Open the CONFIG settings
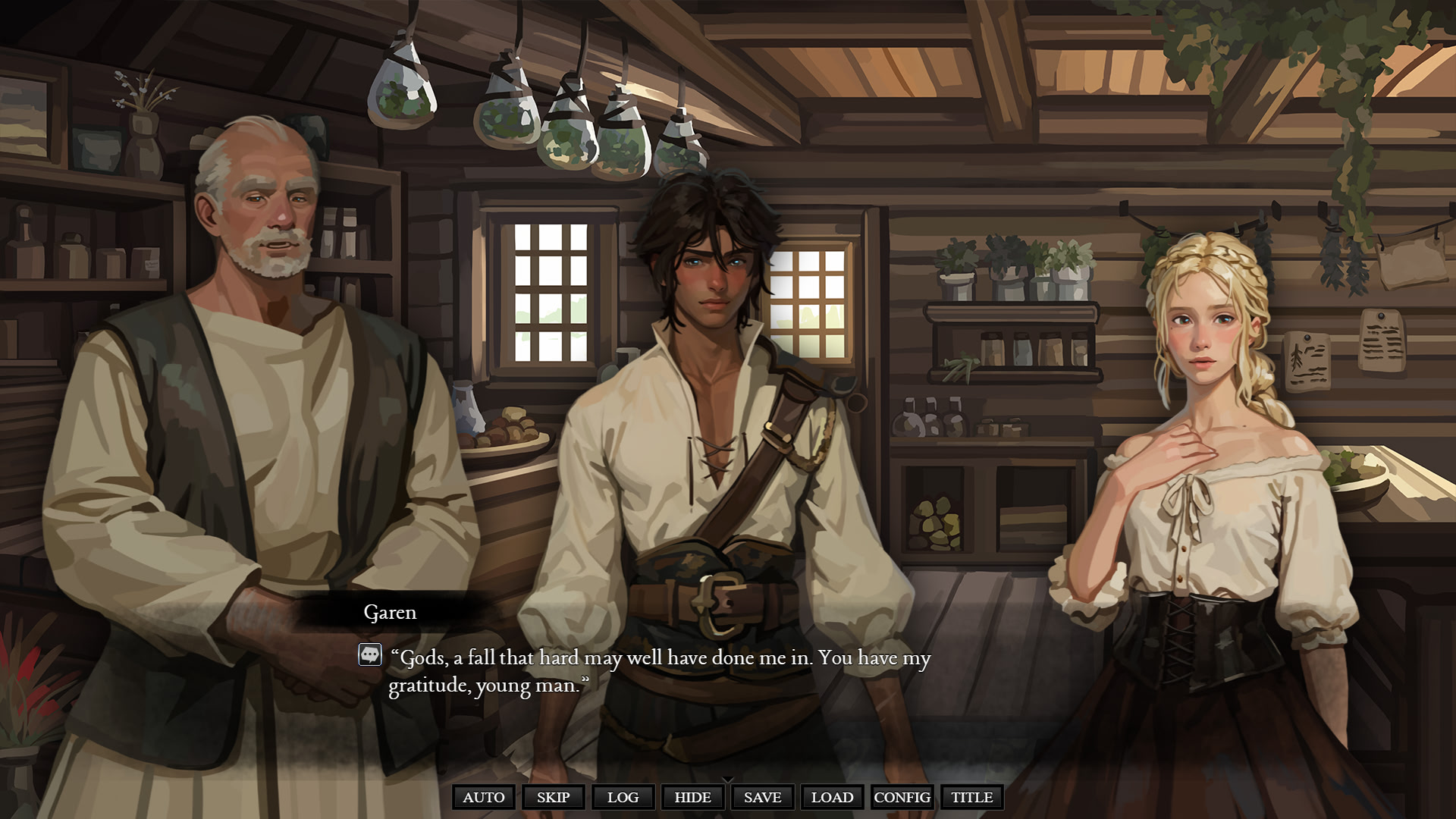 point(902,797)
